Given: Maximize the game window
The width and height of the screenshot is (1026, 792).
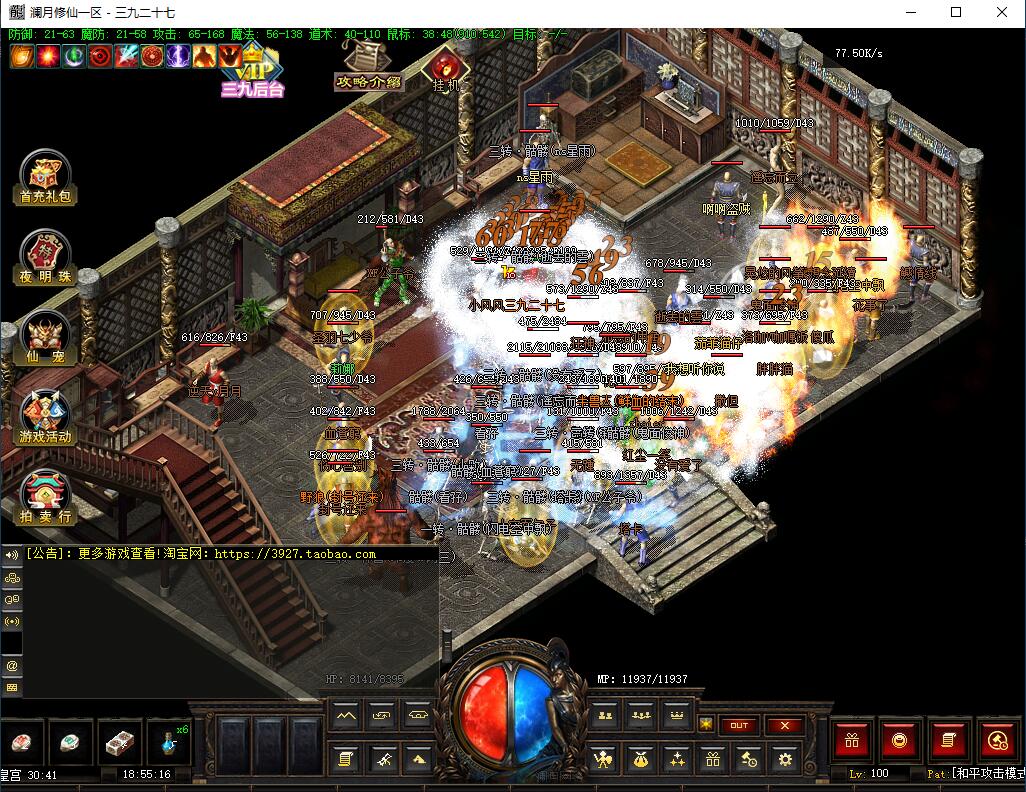Looking at the screenshot, I should [956, 12].
